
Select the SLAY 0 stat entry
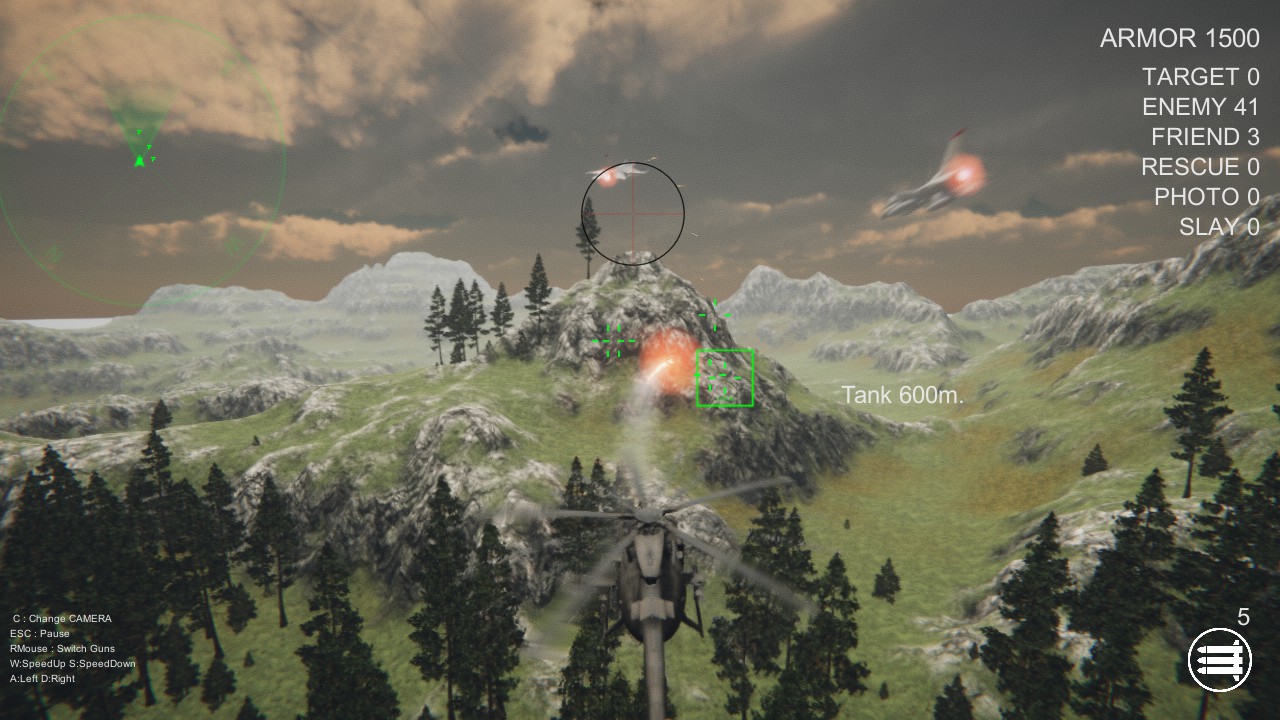1220,226
